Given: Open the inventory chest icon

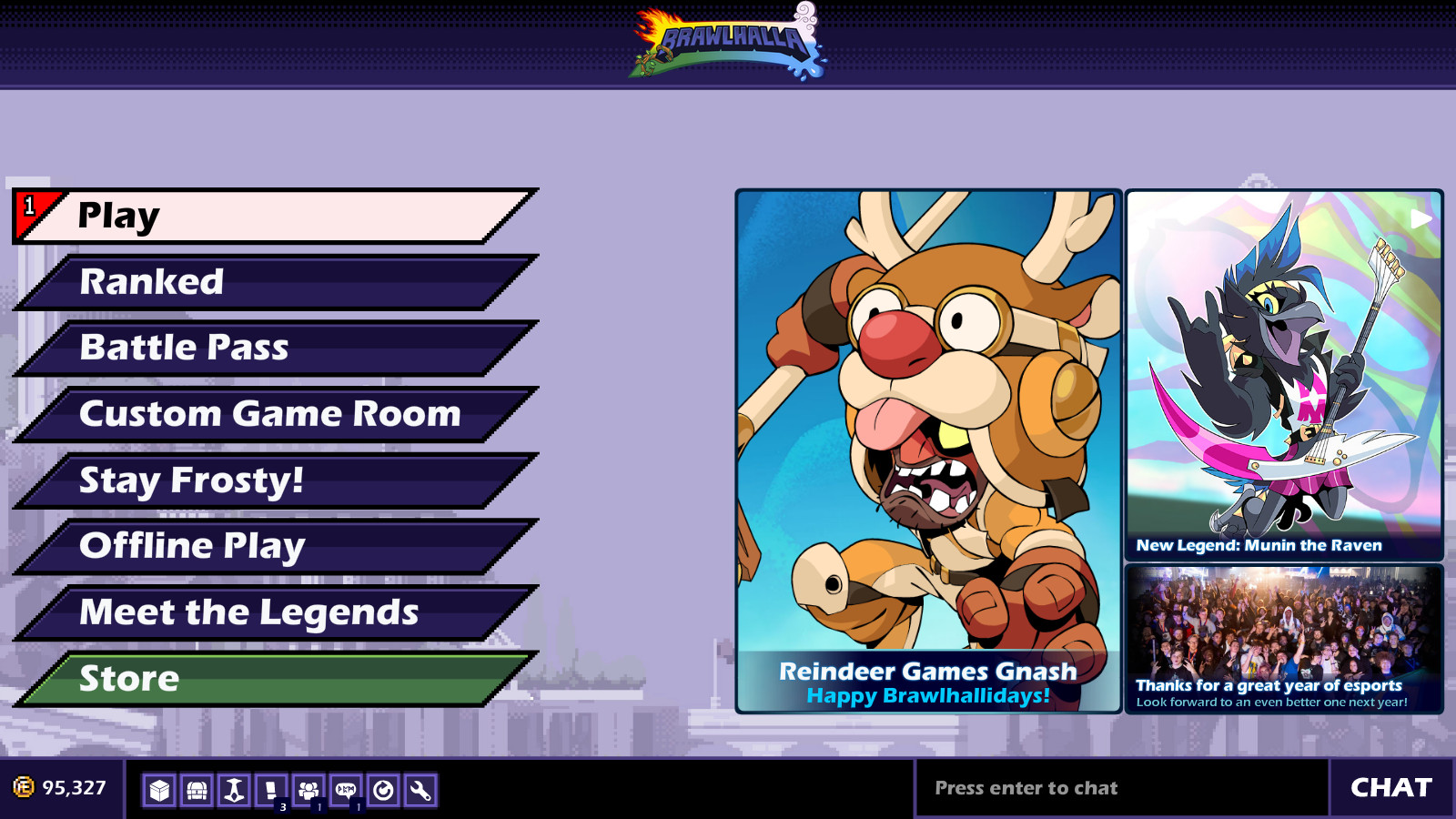Looking at the screenshot, I should [x=197, y=791].
